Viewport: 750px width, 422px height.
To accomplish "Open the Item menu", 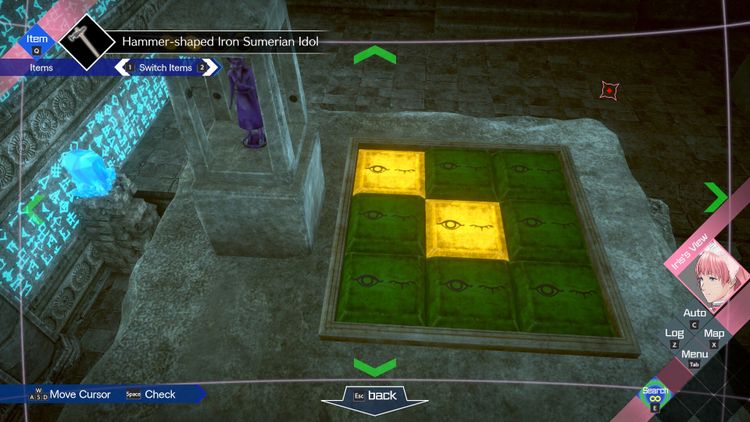I will coord(38,38).
